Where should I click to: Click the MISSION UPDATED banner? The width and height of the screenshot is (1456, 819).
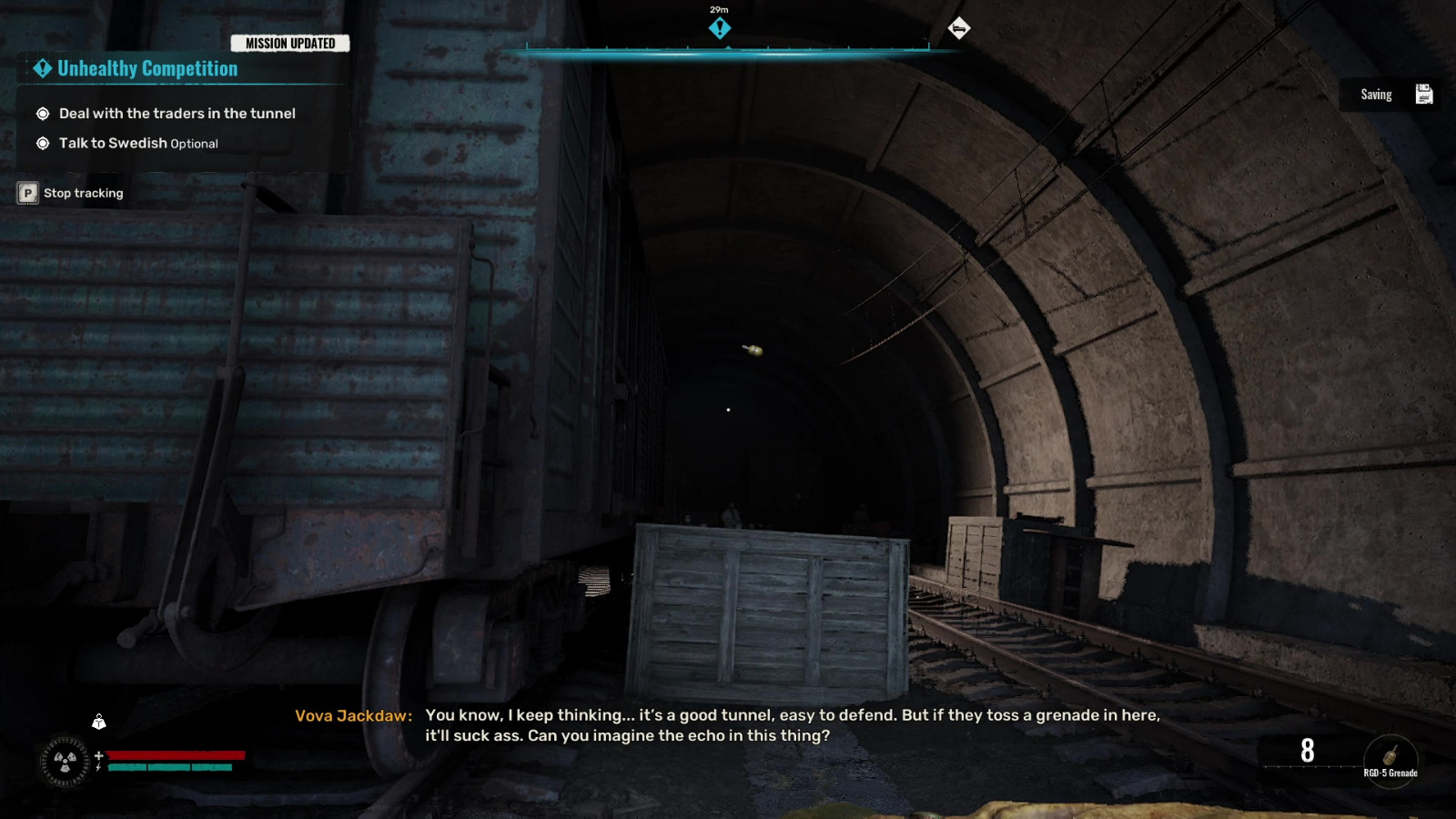[x=291, y=43]
